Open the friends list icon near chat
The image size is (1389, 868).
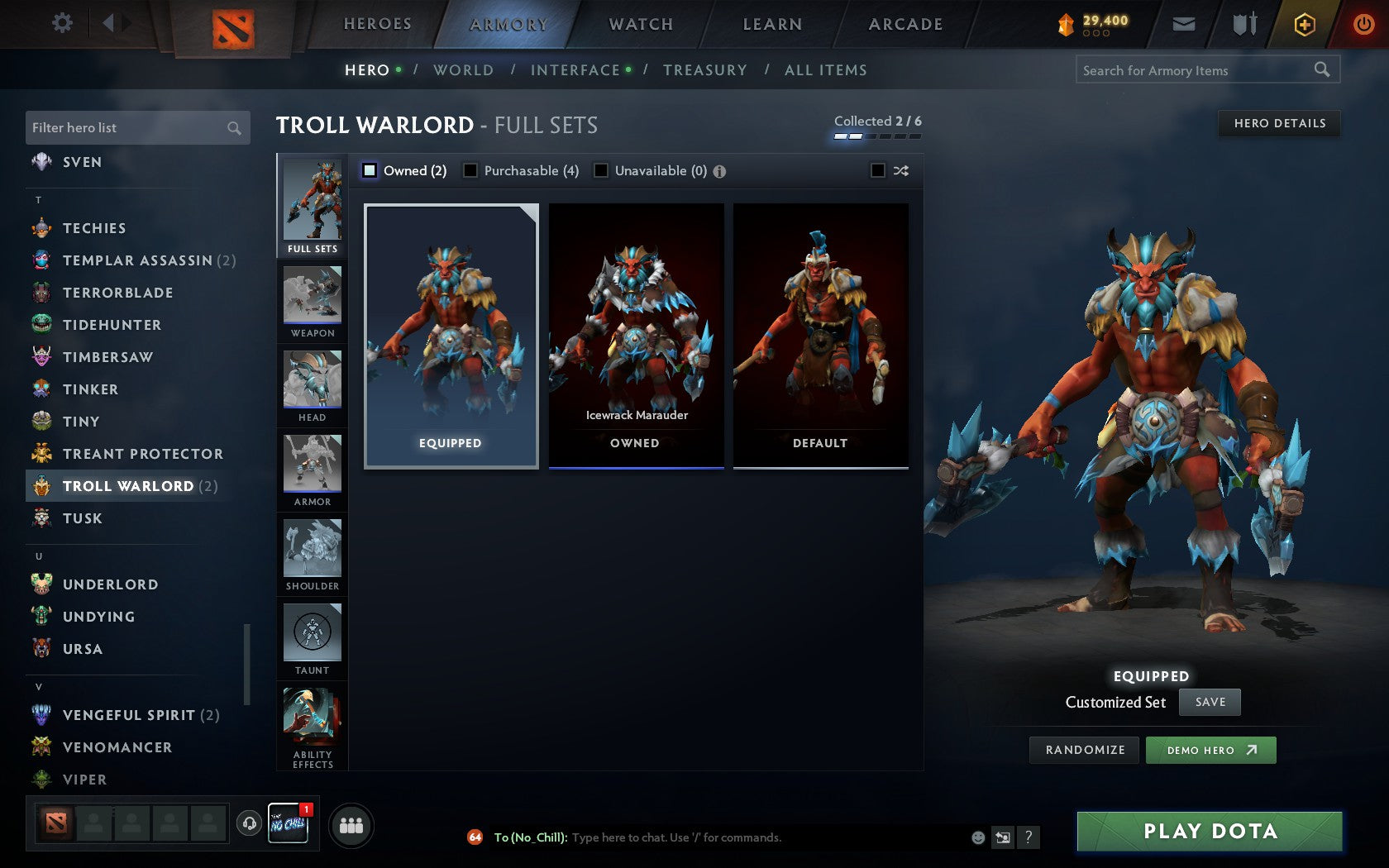point(351,823)
